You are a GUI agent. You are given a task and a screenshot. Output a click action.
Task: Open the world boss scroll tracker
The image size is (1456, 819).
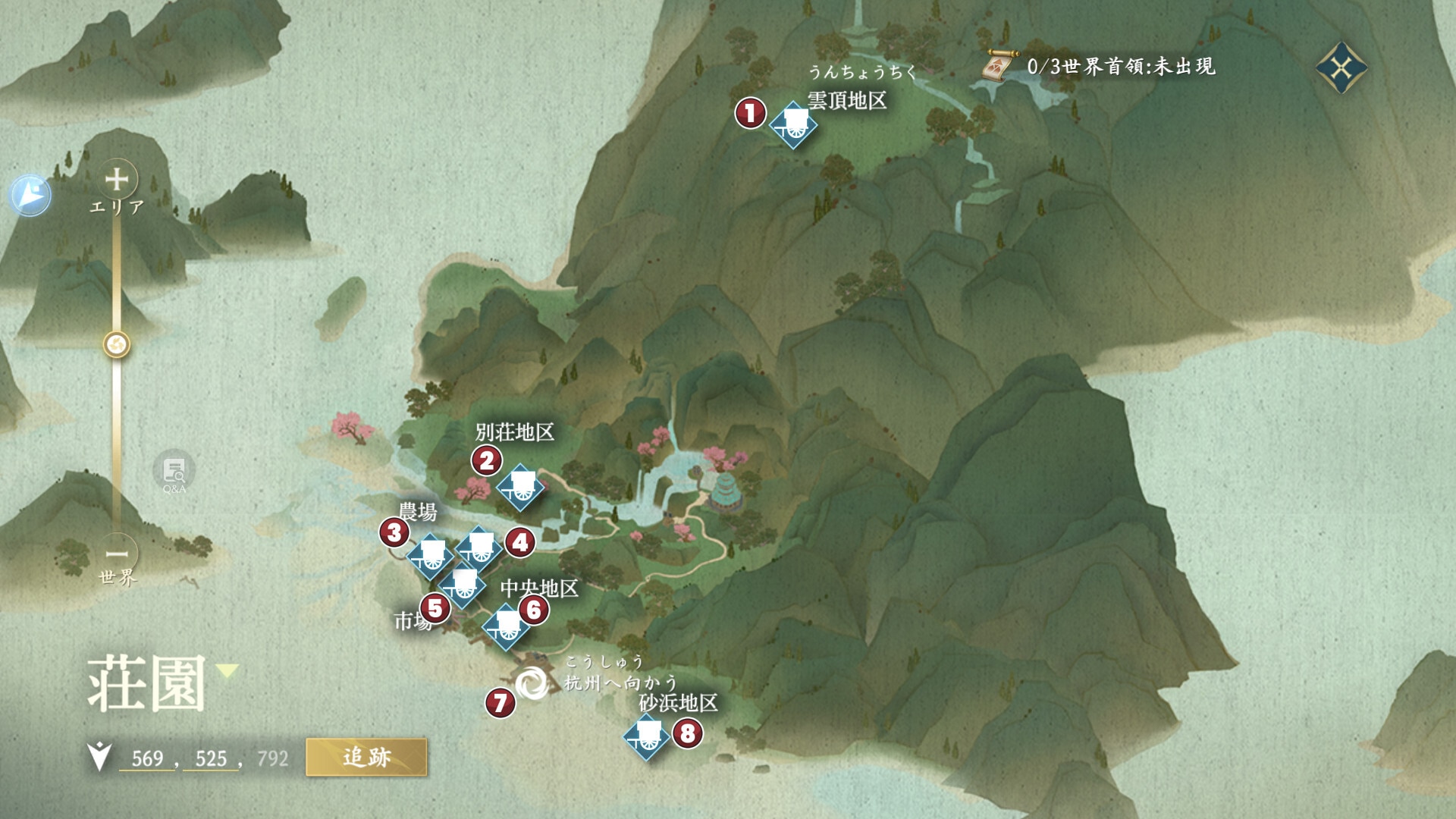point(997,67)
